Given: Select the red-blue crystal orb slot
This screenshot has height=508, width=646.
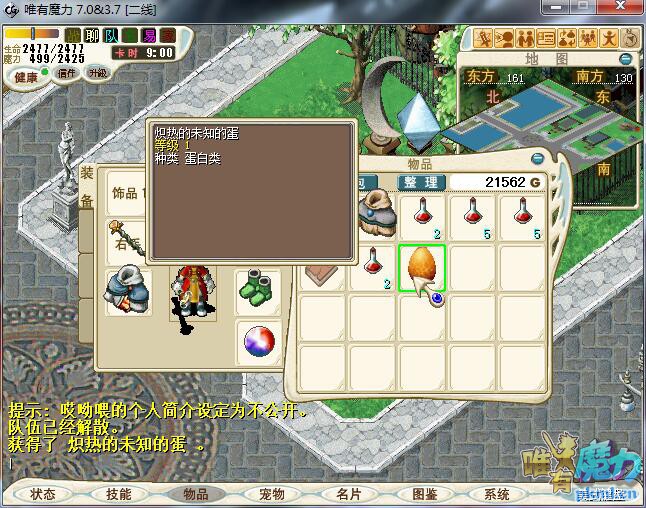Looking at the screenshot, I should [259, 343].
